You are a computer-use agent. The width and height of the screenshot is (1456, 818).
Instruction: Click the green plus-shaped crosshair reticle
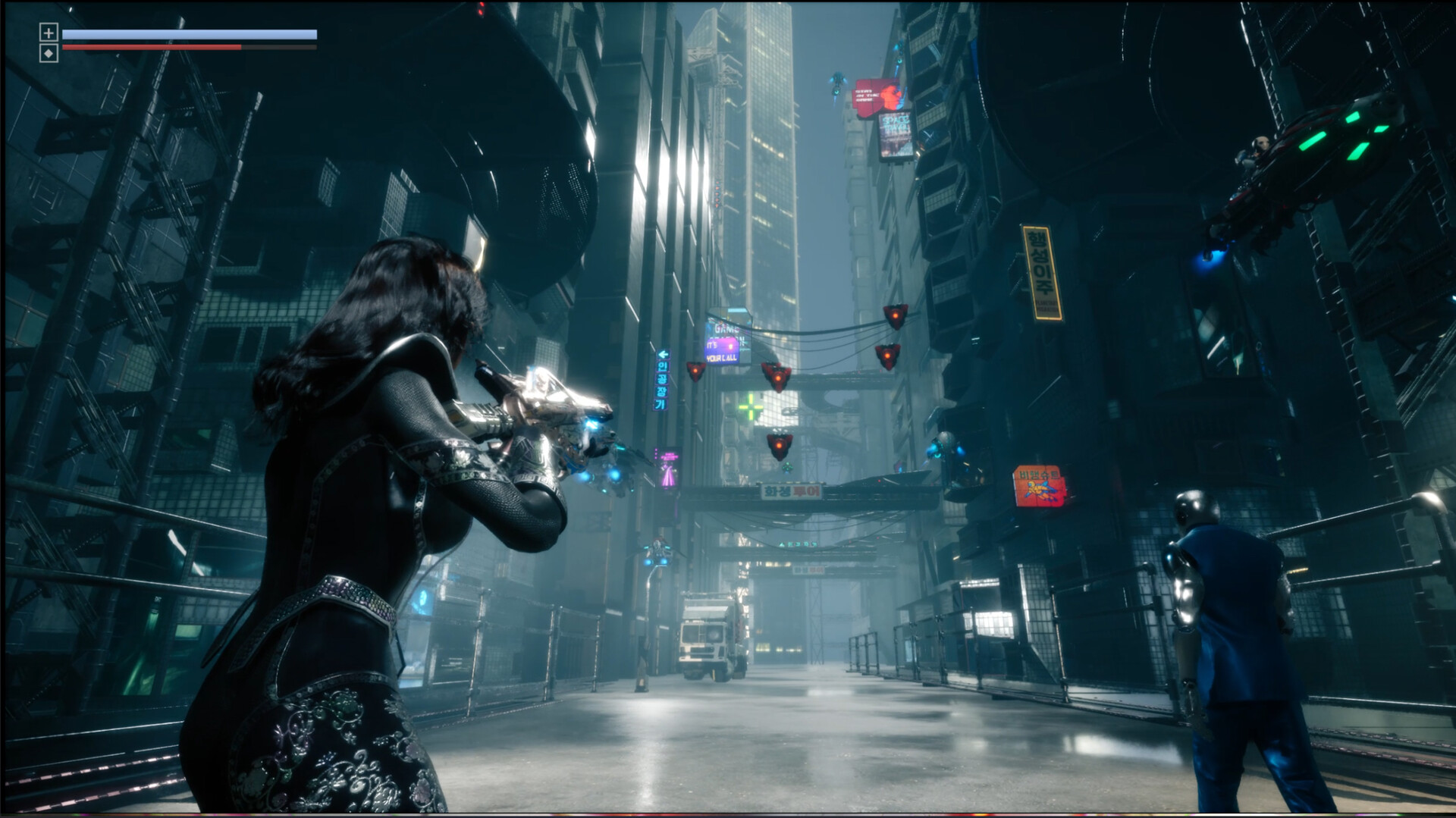750,406
